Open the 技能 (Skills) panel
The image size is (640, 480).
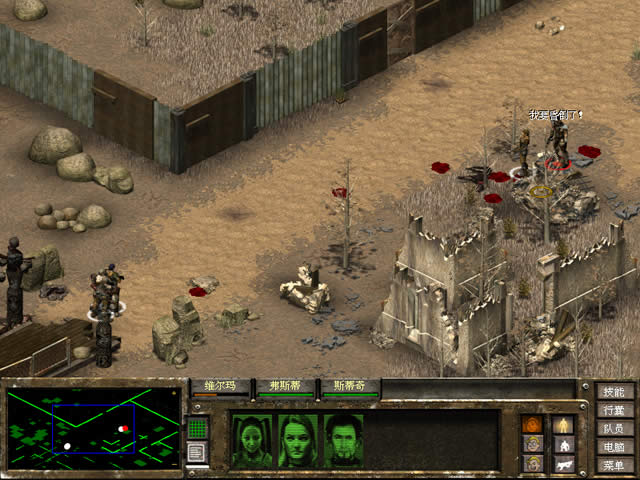pyautogui.click(x=613, y=392)
